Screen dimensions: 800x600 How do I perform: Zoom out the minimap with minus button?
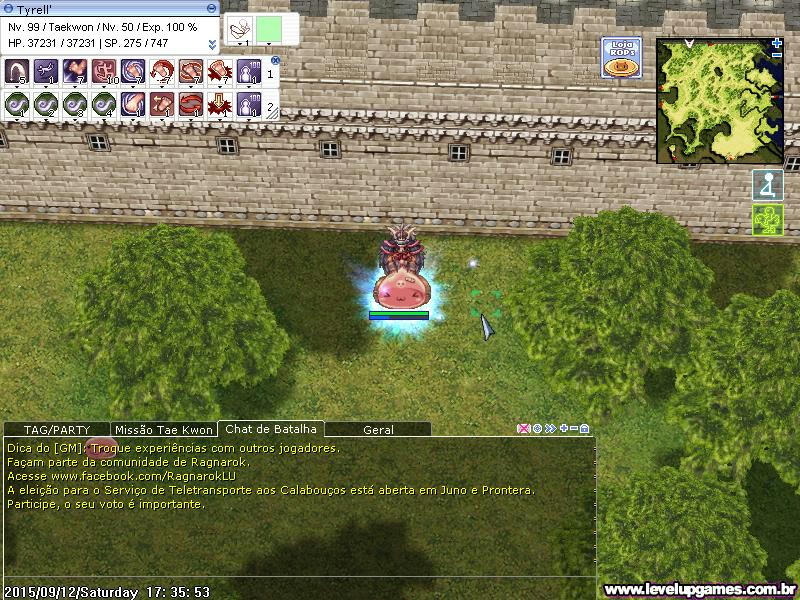777,55
